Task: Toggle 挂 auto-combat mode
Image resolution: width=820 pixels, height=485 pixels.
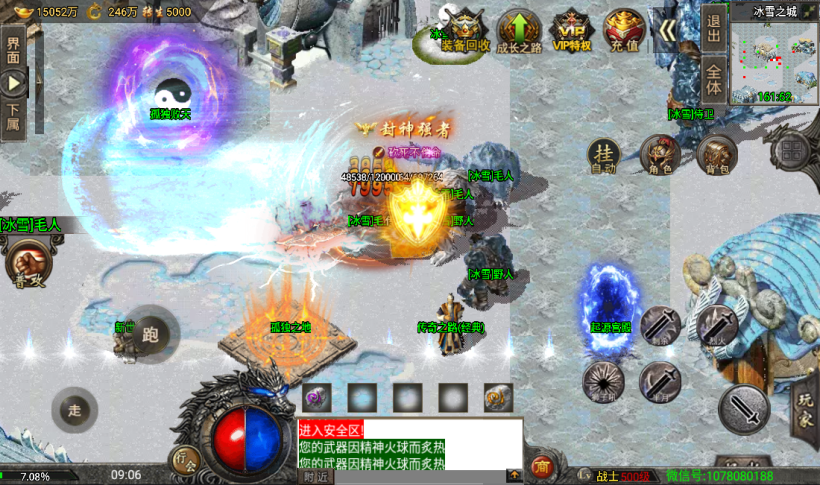Action: [x=603, y=155]
